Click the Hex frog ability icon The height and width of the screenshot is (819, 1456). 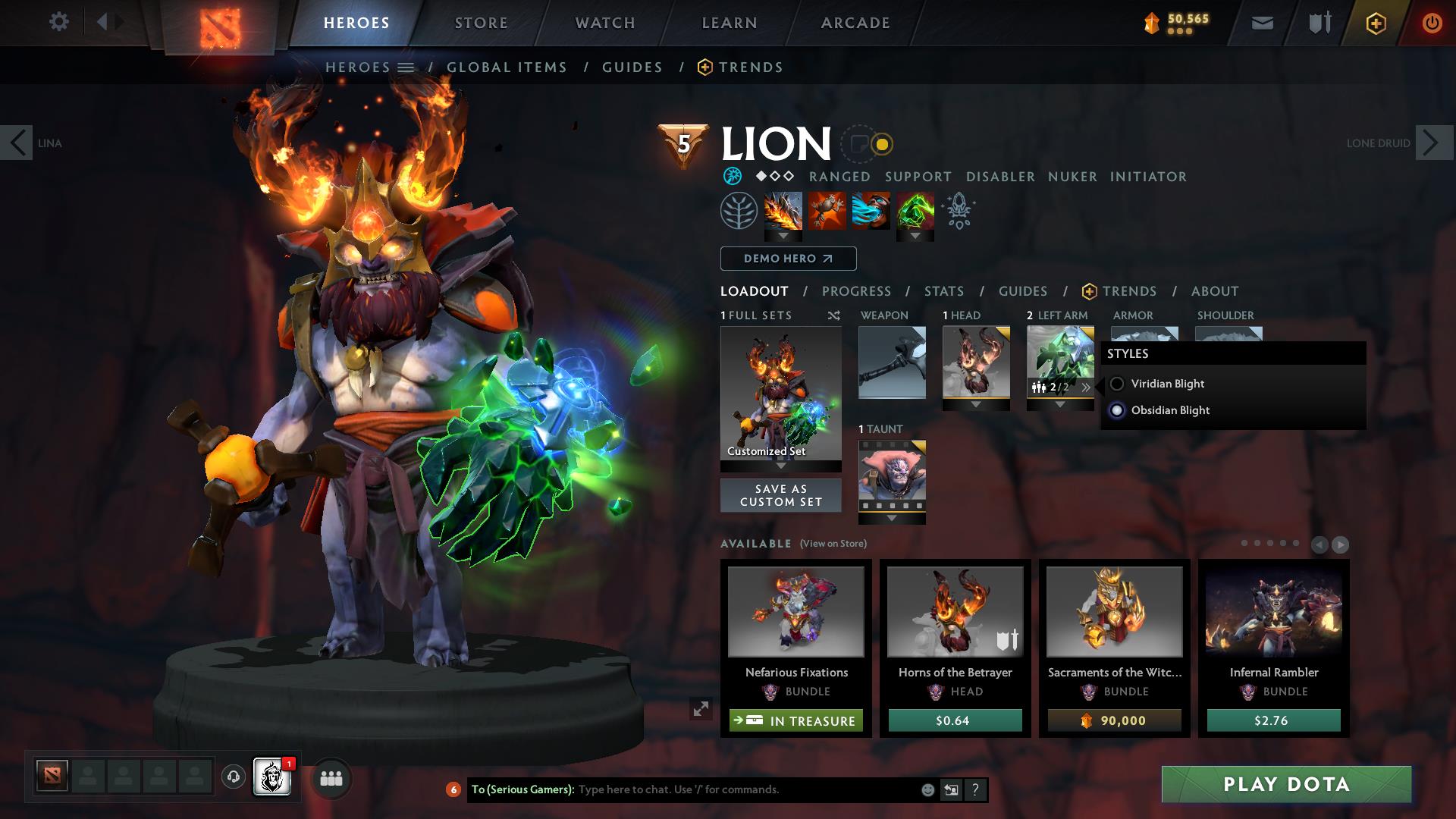827,212
